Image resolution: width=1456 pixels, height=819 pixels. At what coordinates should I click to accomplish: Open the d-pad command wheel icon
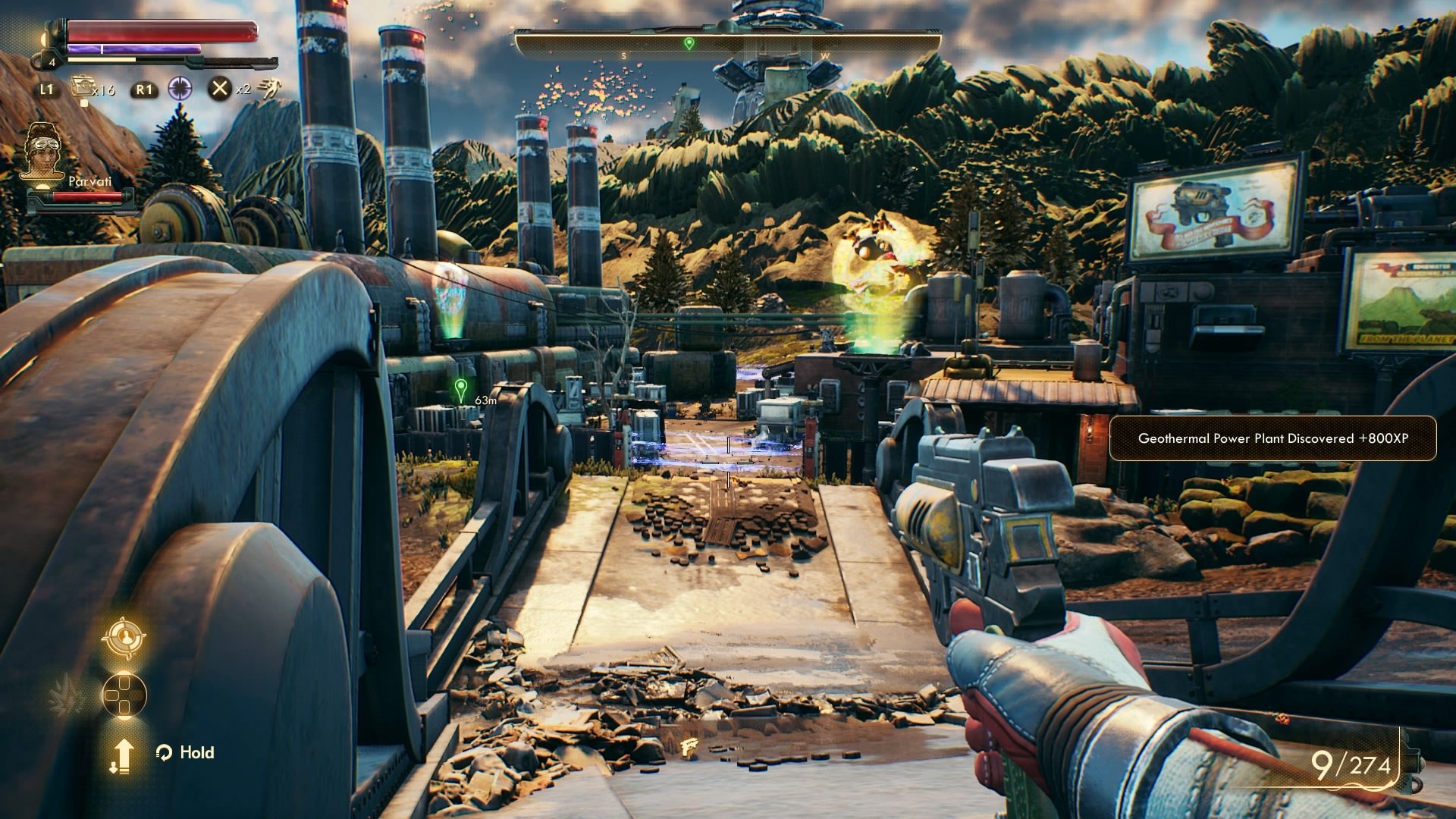124,692
